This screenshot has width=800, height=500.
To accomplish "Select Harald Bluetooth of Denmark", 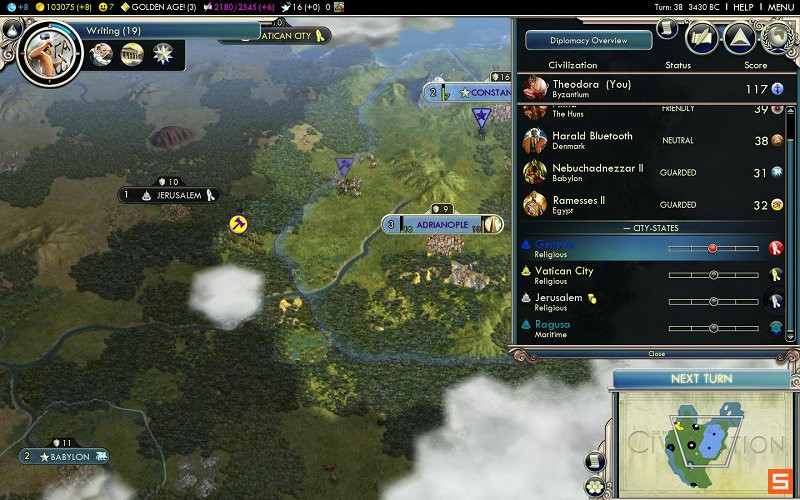I will pos(592,141).
